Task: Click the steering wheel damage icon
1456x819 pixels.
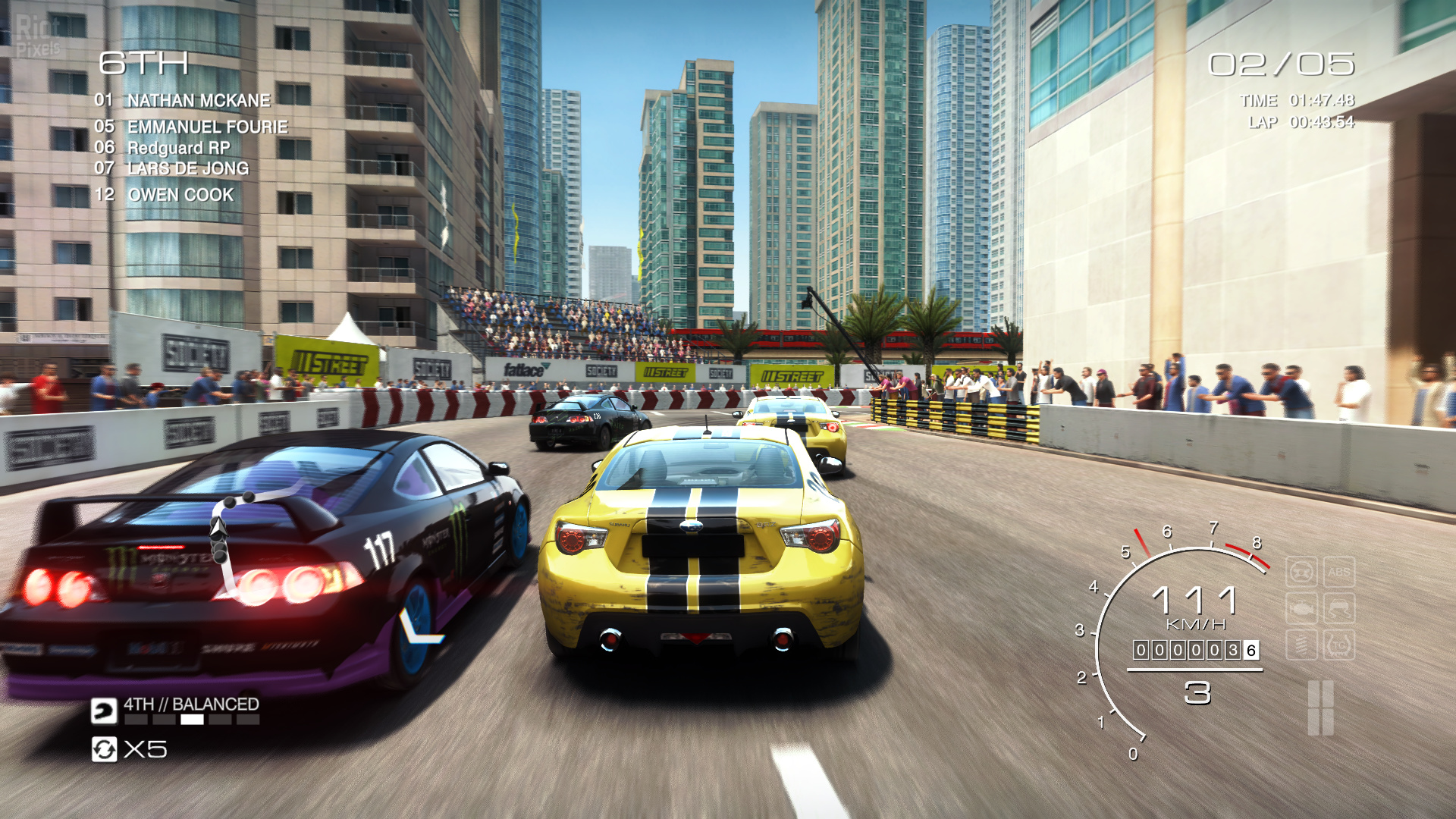Action: coord(1301,573)
